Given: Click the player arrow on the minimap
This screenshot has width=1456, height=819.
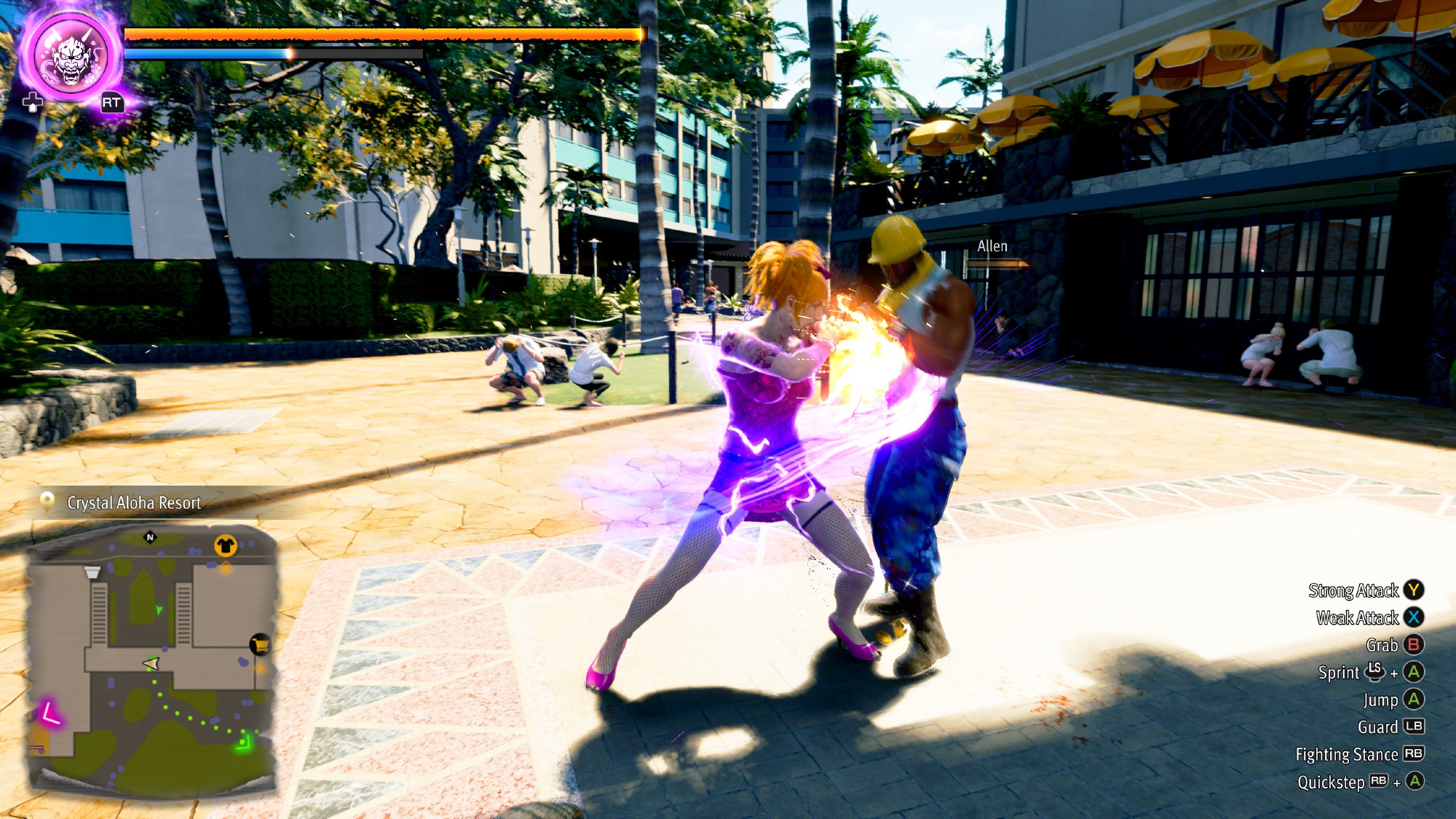Looking at the screenshot, I should pos(151,663).
